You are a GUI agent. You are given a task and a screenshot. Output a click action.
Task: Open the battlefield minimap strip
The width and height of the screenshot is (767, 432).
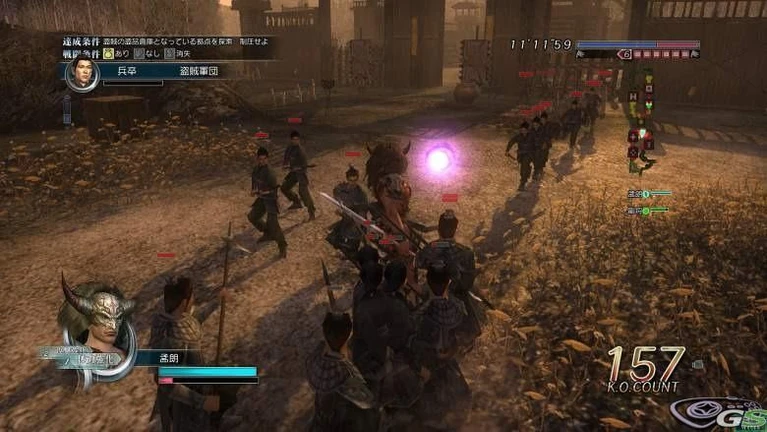pos(640,118)
